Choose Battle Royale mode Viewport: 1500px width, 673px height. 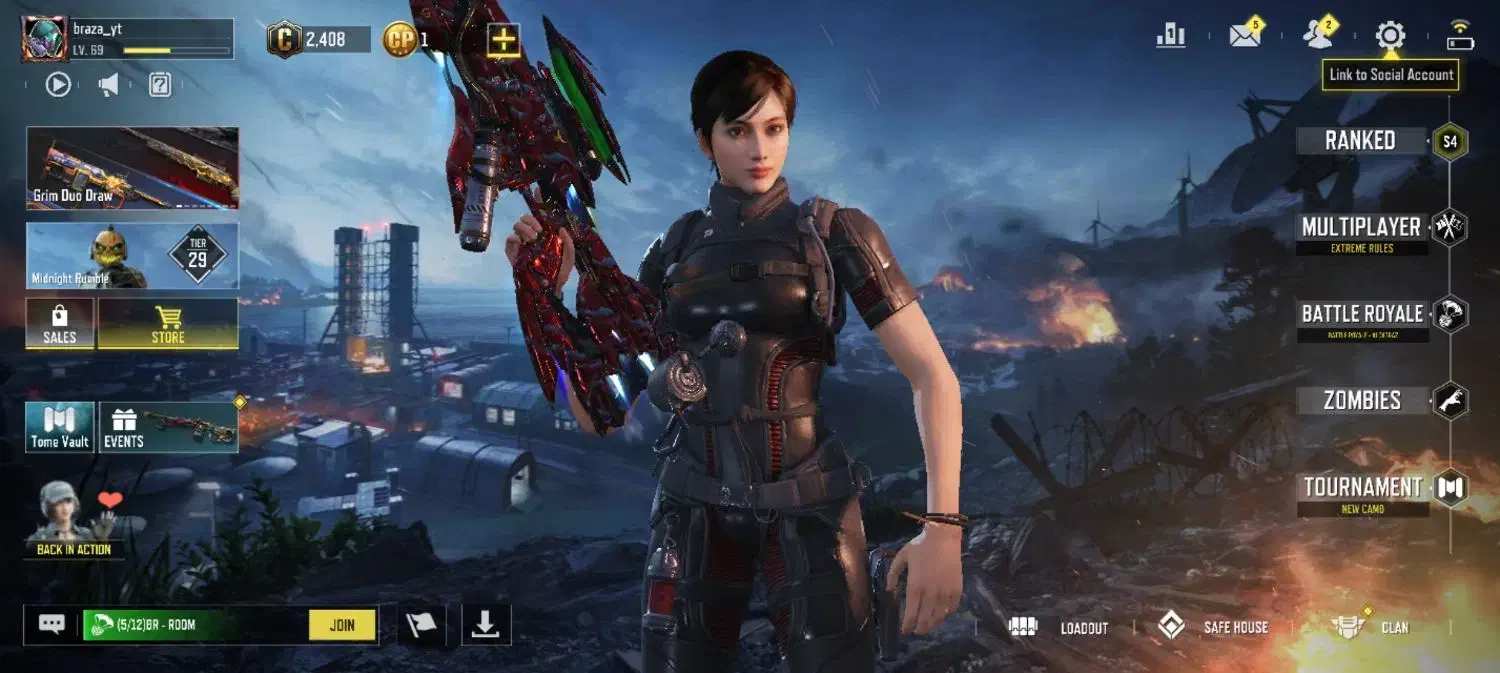tap(1362, 314)
